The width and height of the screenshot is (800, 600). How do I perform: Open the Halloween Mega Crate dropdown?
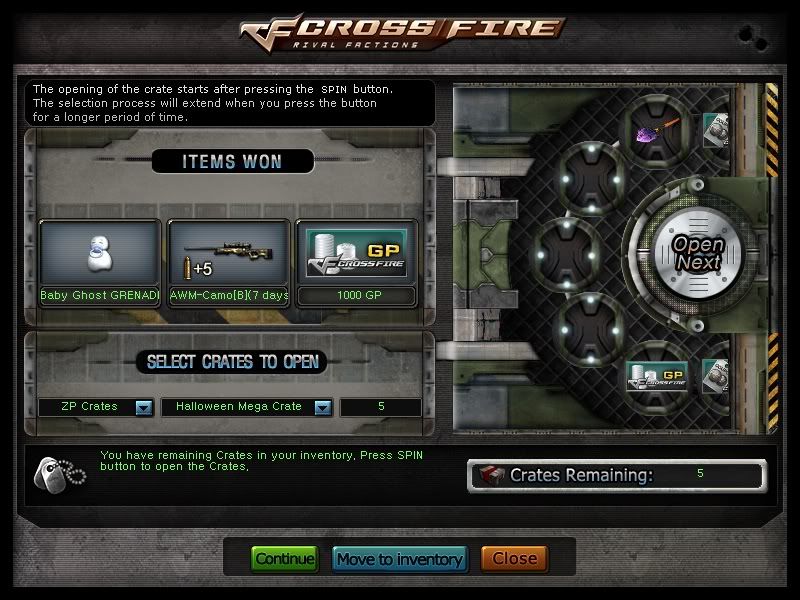coord(322,407)
